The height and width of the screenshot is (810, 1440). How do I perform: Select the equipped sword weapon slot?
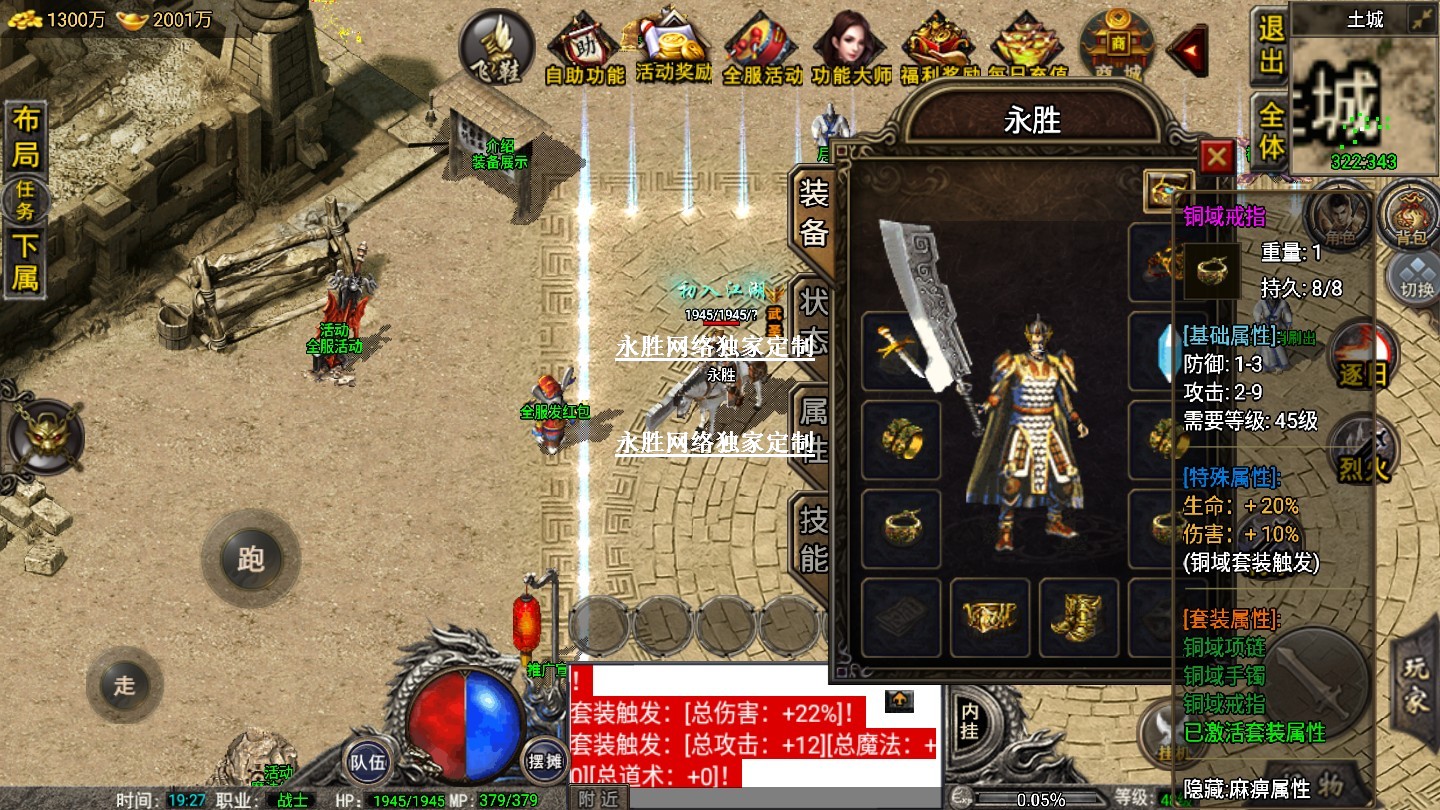(x=900, y=350)
